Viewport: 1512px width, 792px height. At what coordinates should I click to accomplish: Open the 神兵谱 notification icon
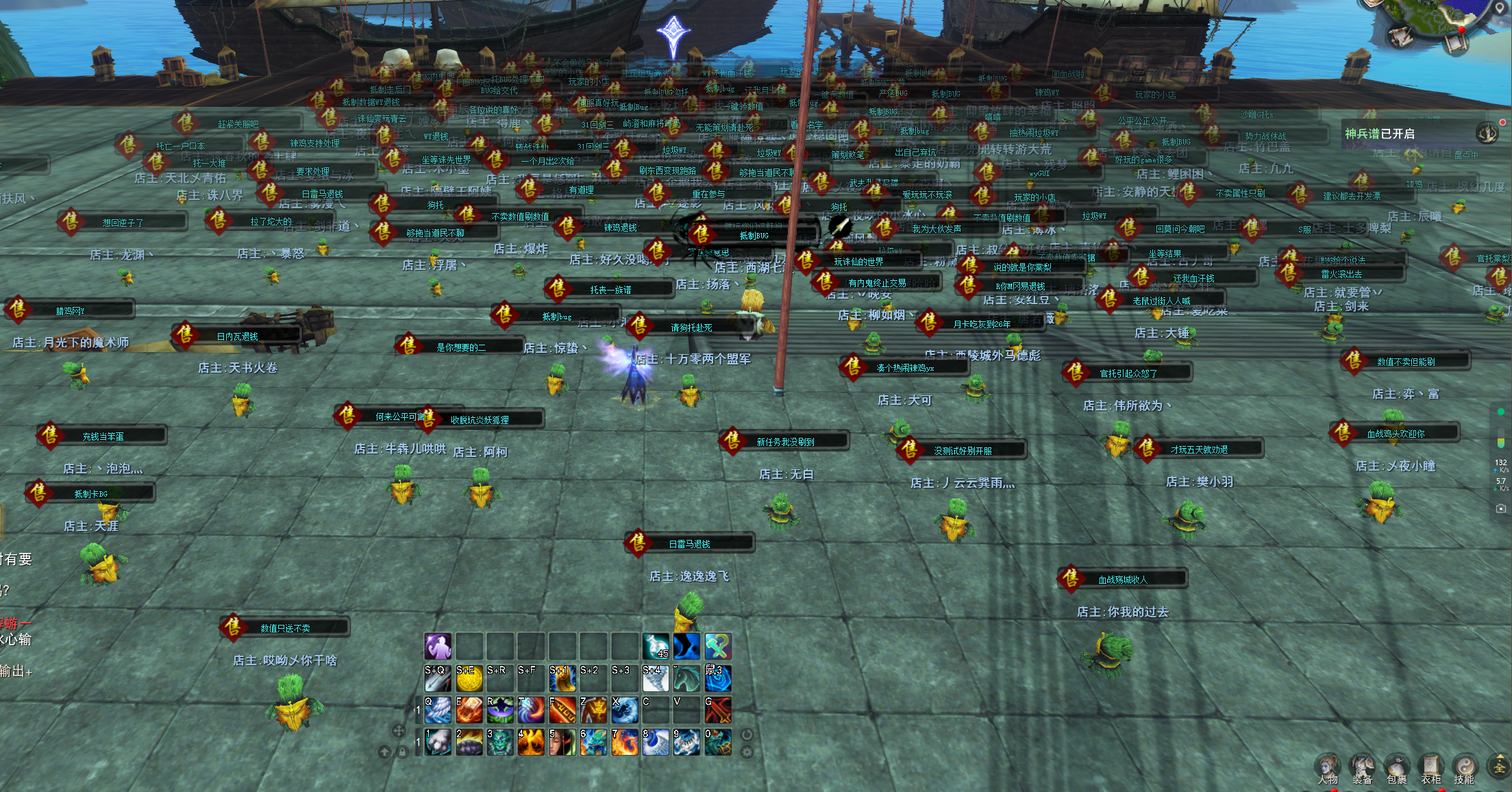tap(1487, 132)
